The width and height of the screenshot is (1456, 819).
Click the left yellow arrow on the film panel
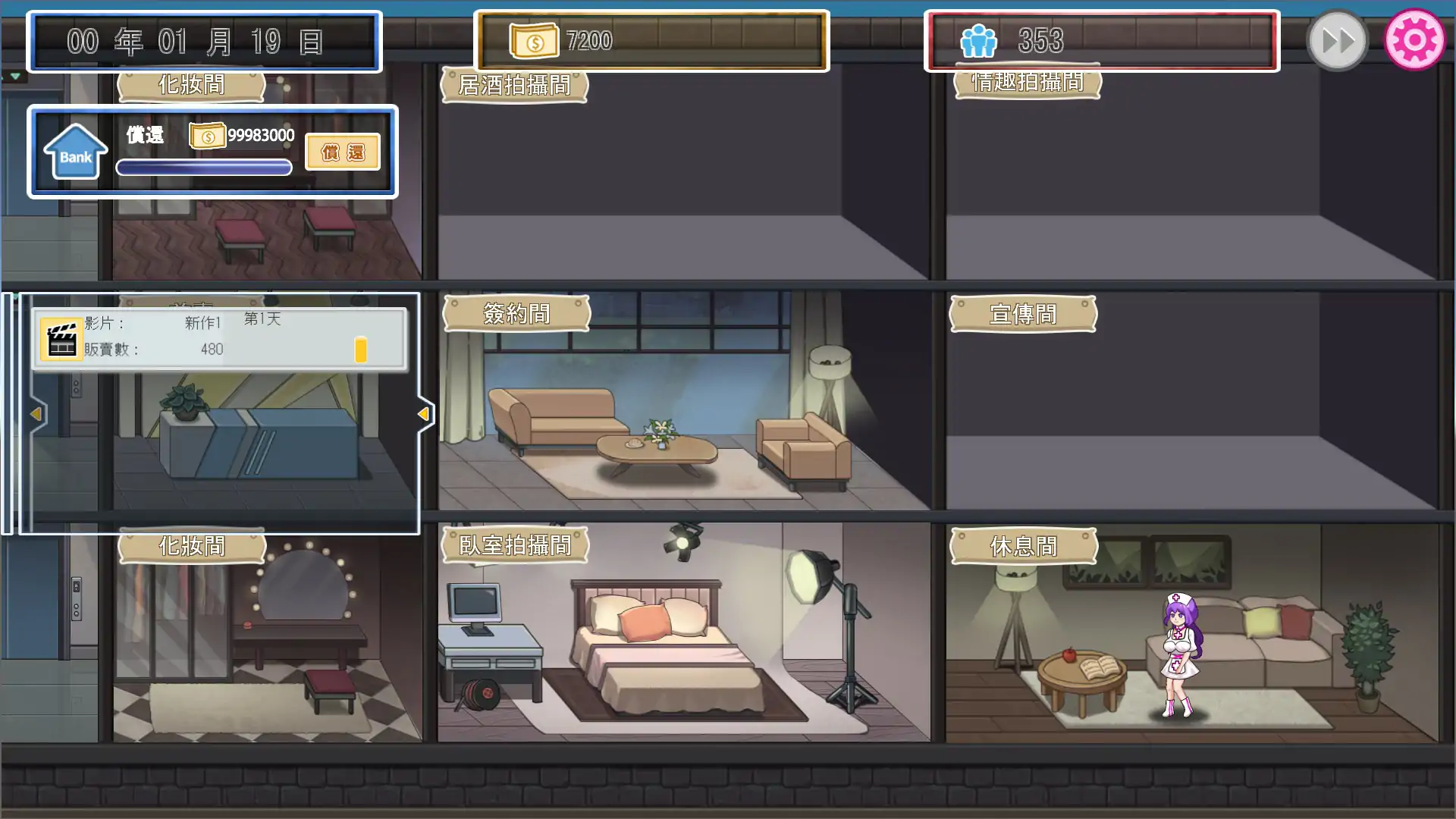coord(35,414)
